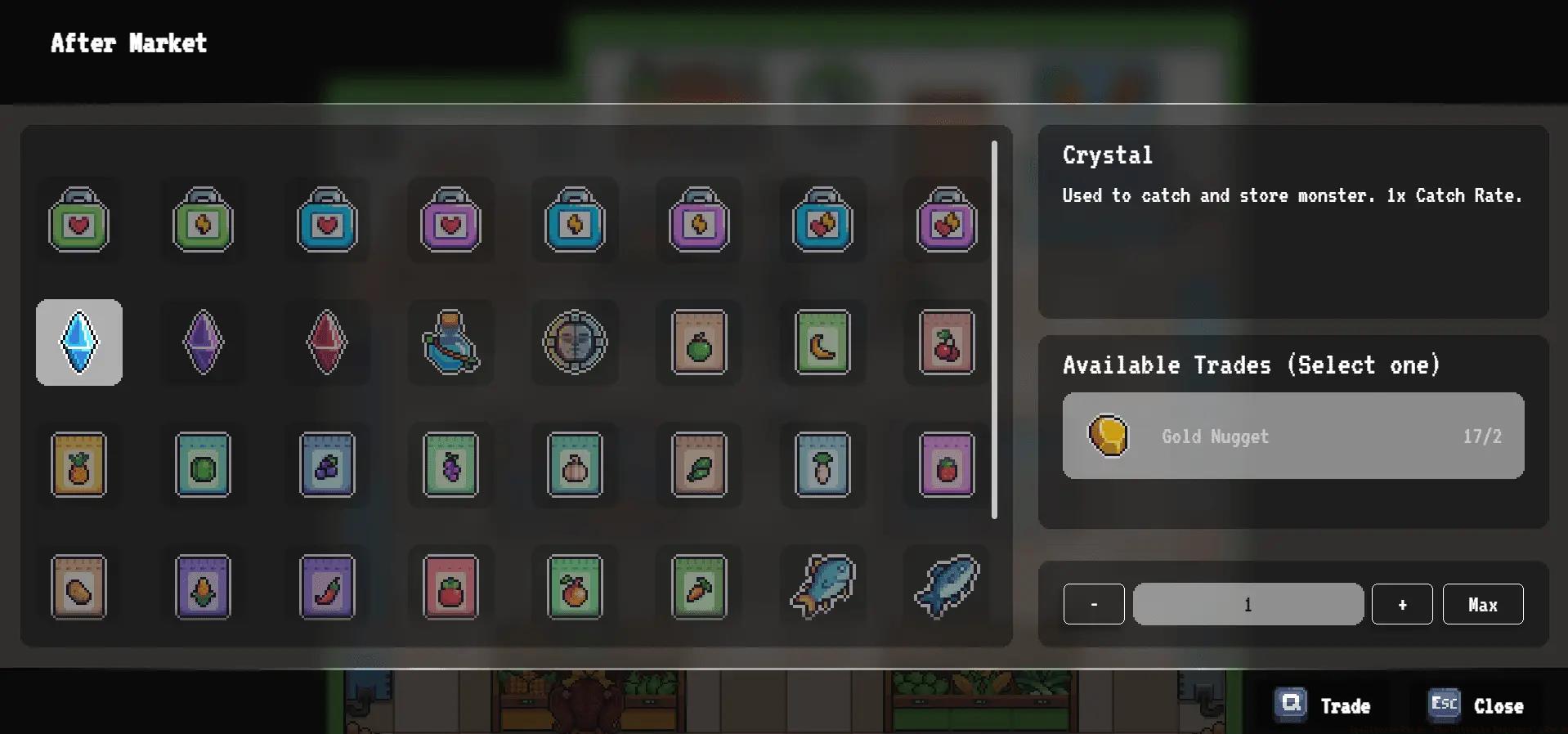
Task: Select the cherry seed packet
Action: coord(947,342)
